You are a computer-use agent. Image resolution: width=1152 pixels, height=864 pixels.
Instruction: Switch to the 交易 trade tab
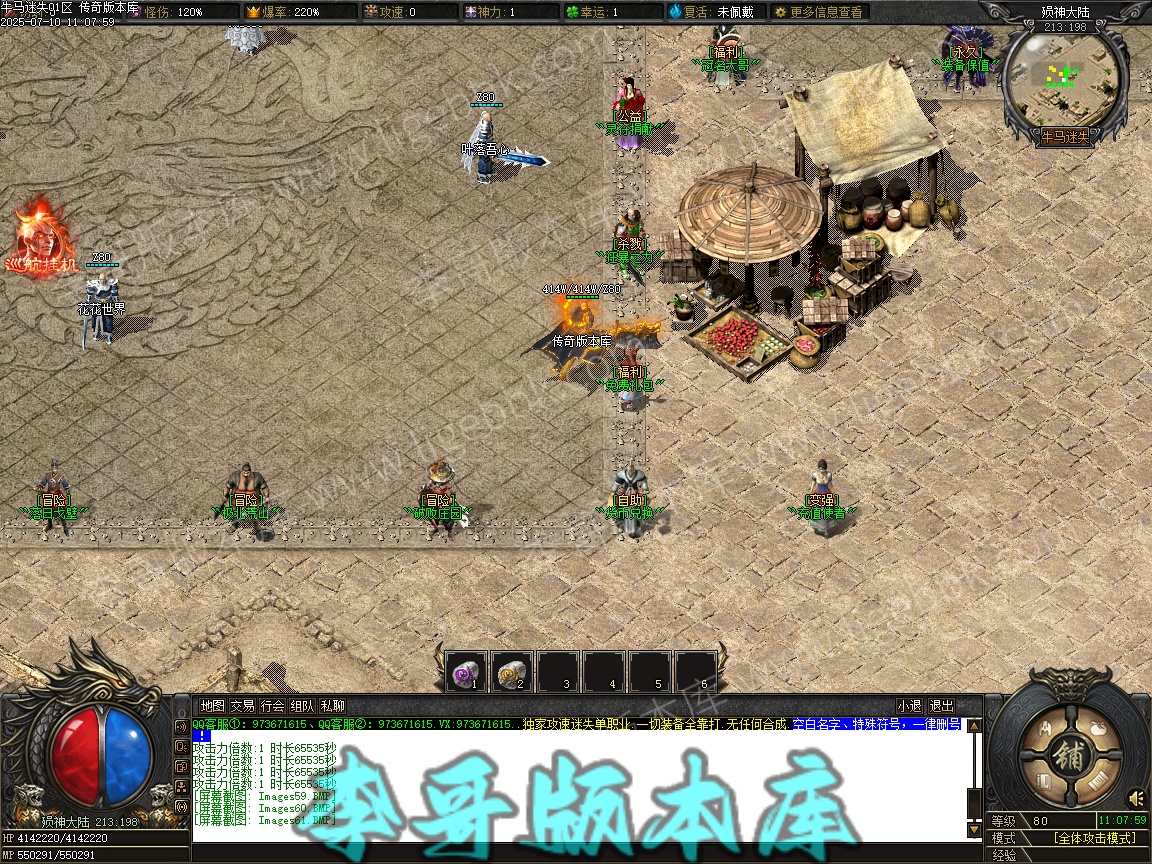coord(242,706)
